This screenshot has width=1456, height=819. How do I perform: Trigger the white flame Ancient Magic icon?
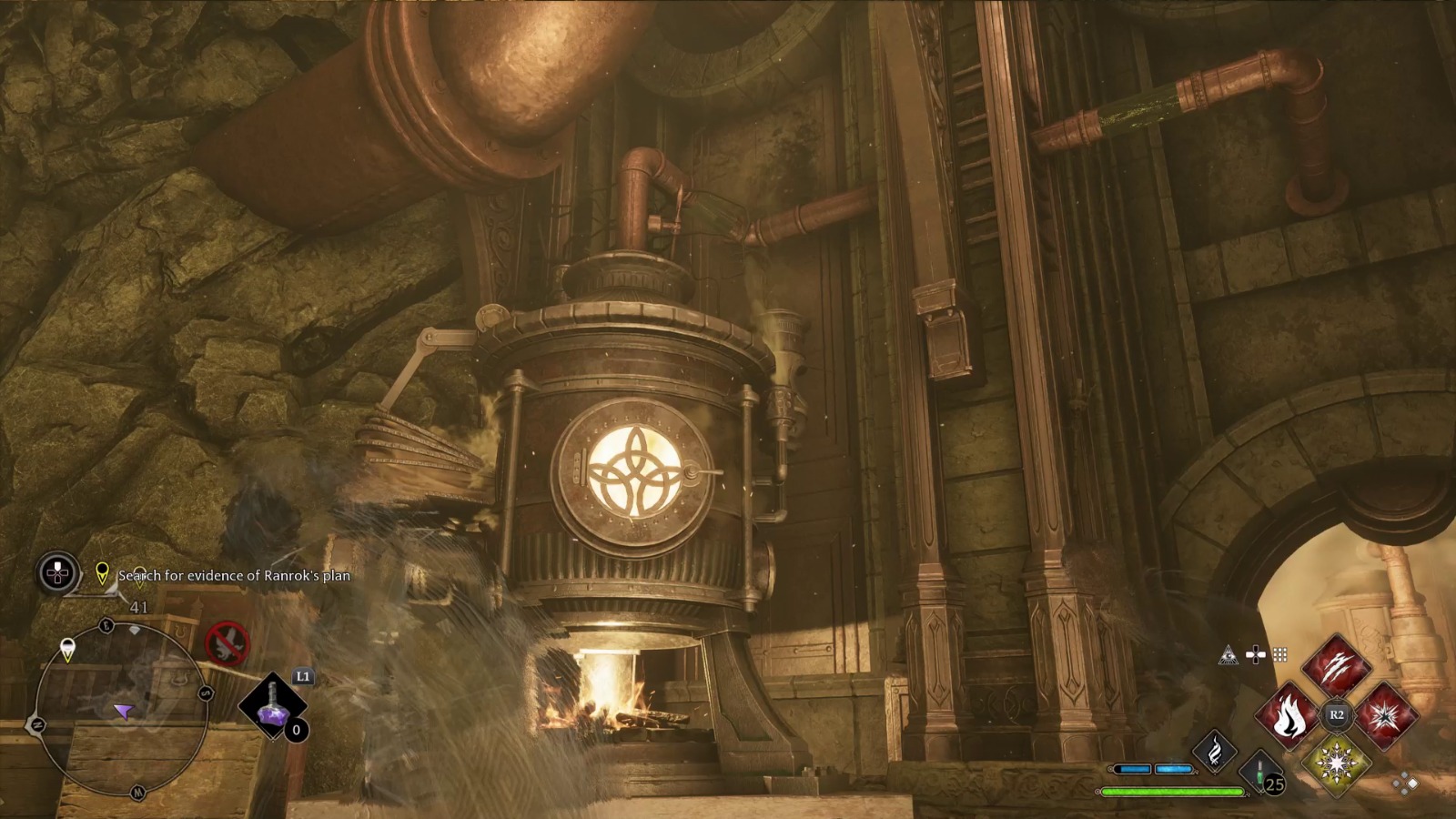pos(1214,751)
